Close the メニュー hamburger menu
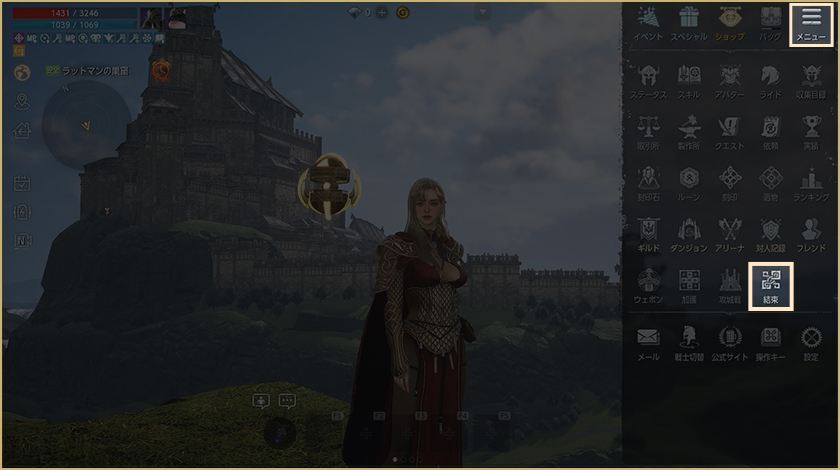The image size is (840, 470). click(x=810, y=23)
